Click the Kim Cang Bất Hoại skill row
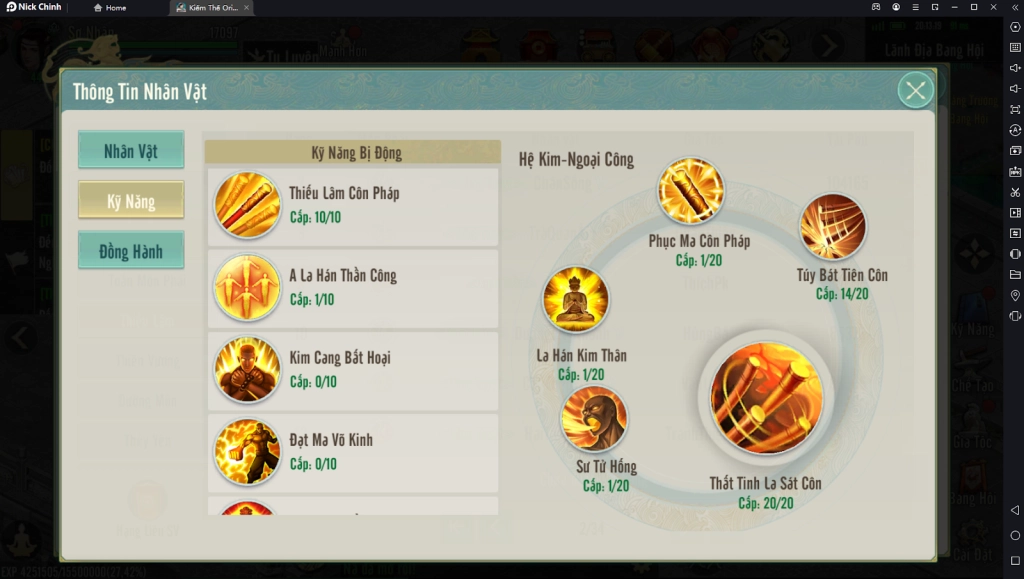 click(352, 370)
